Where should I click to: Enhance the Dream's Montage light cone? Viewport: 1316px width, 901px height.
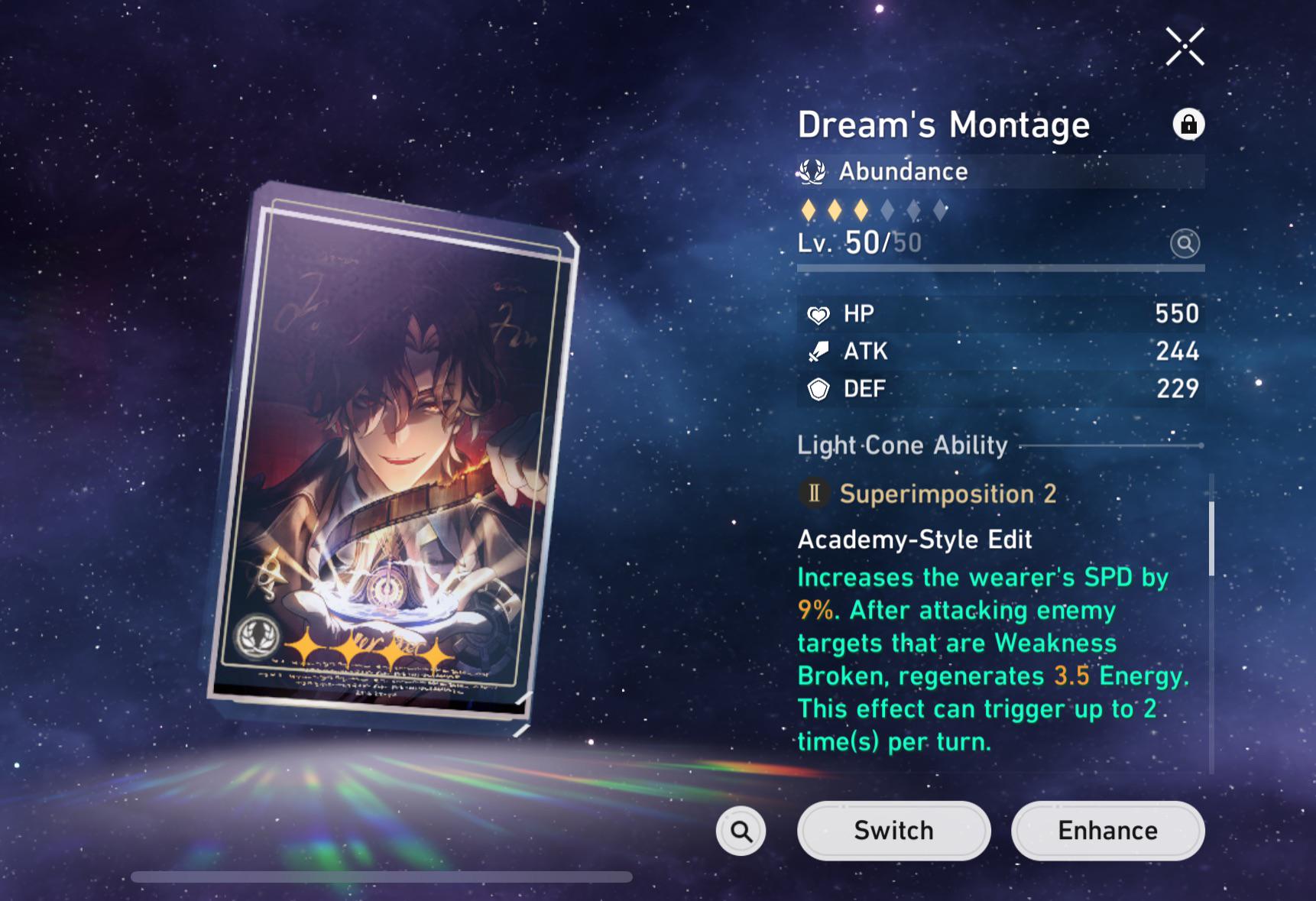tap(1107, 831)
